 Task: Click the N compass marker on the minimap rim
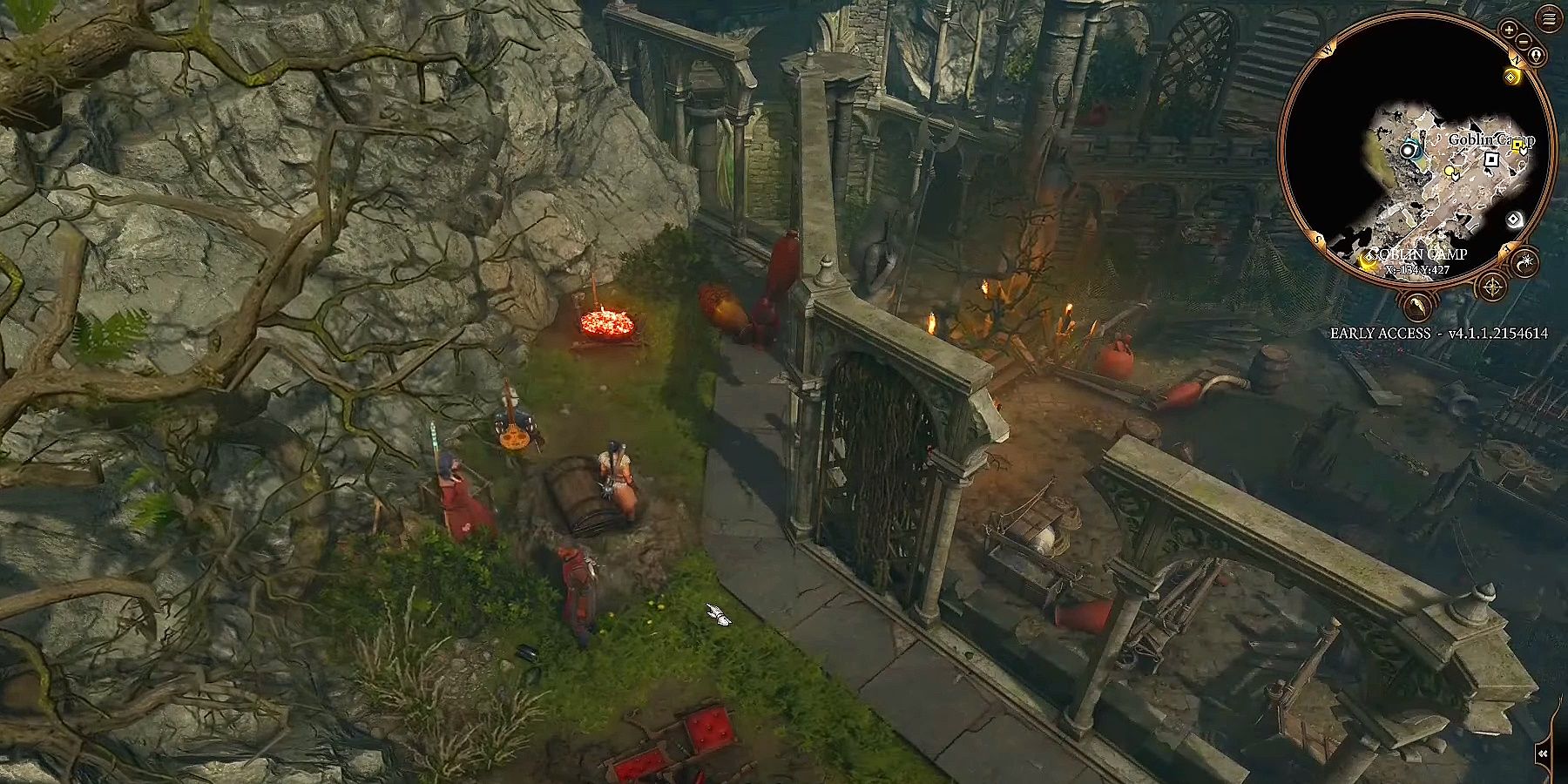pos(1517,60)
